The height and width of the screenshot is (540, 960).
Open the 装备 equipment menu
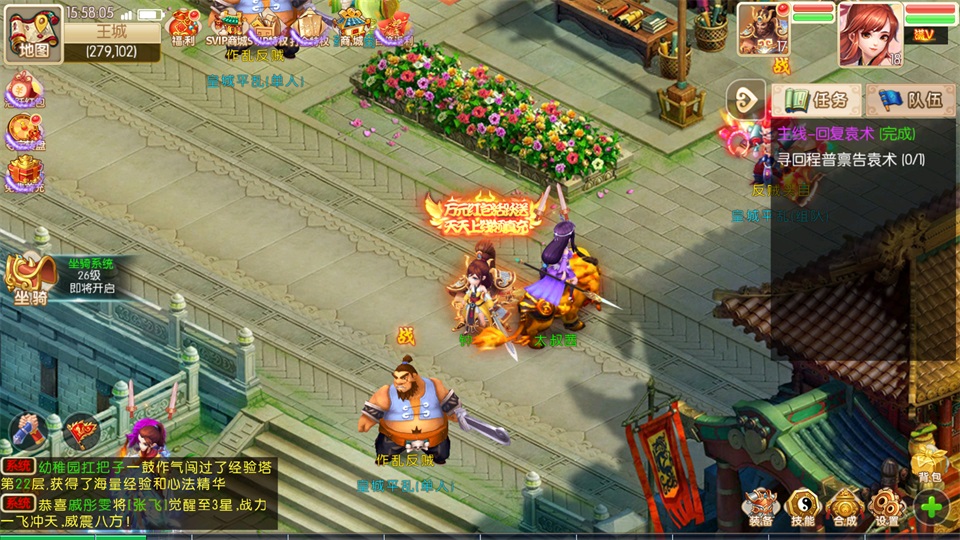point(762,506)
